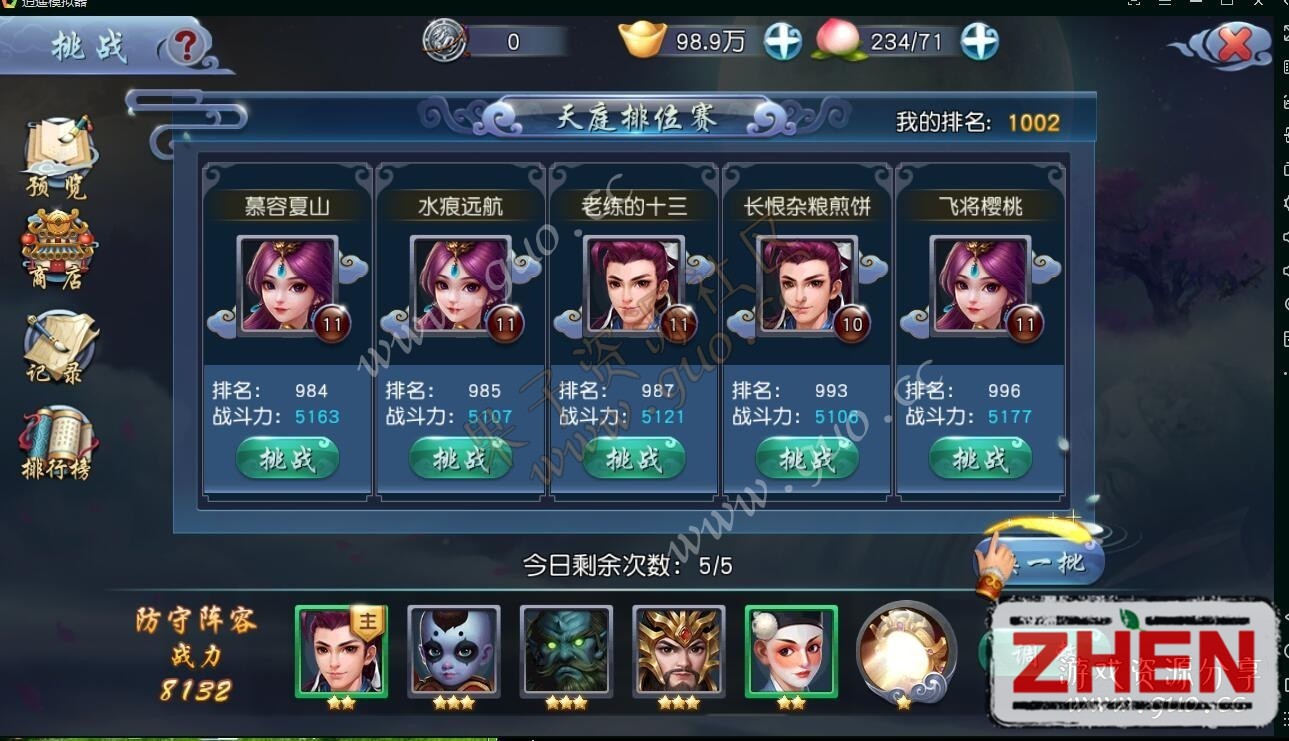Select the 主 leader hero portrait in defense lineup
The width and height of the screenshot is (1289, 741).
341,652
